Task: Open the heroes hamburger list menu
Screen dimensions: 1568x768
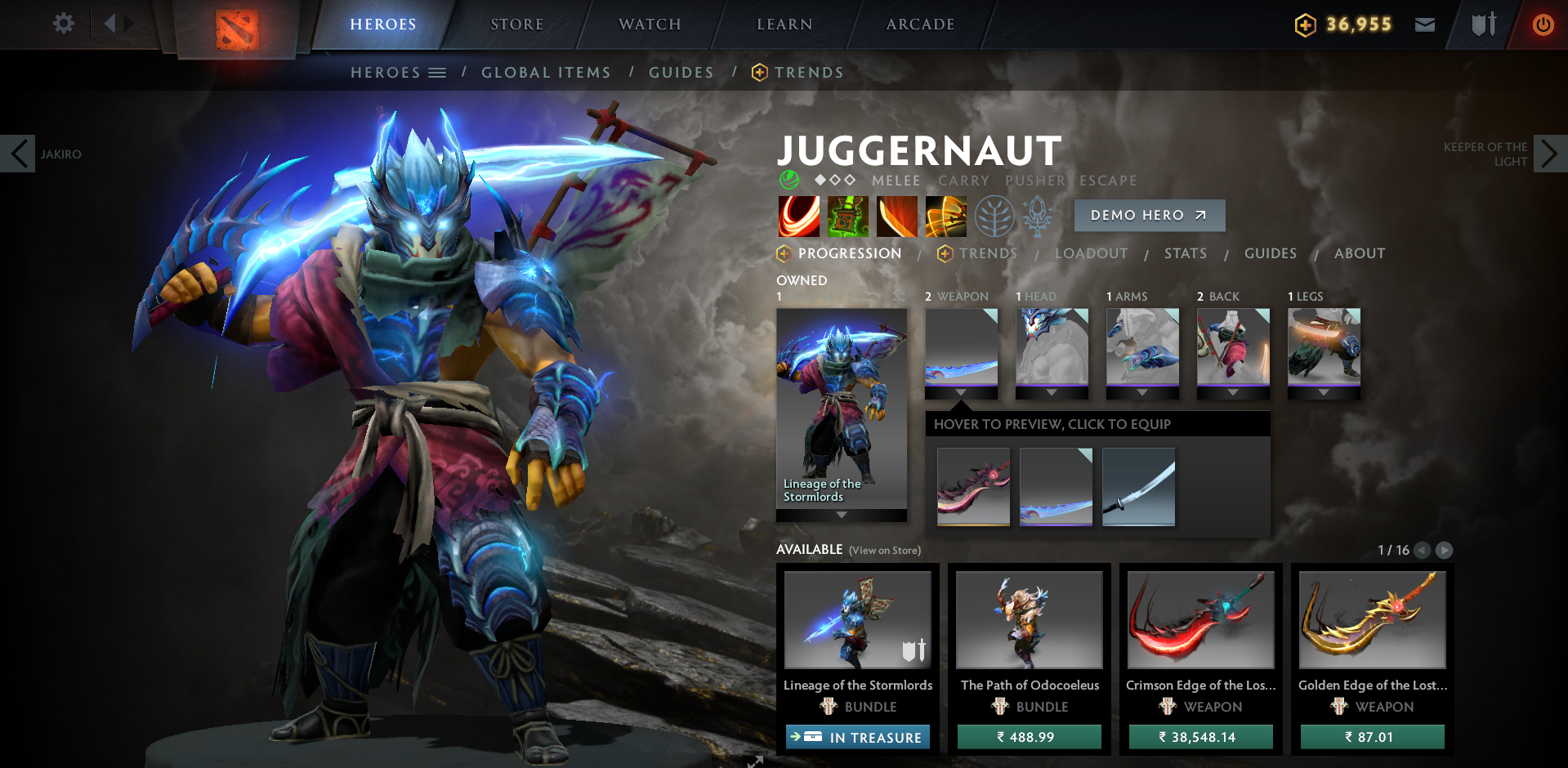Action: coord(438,72)
